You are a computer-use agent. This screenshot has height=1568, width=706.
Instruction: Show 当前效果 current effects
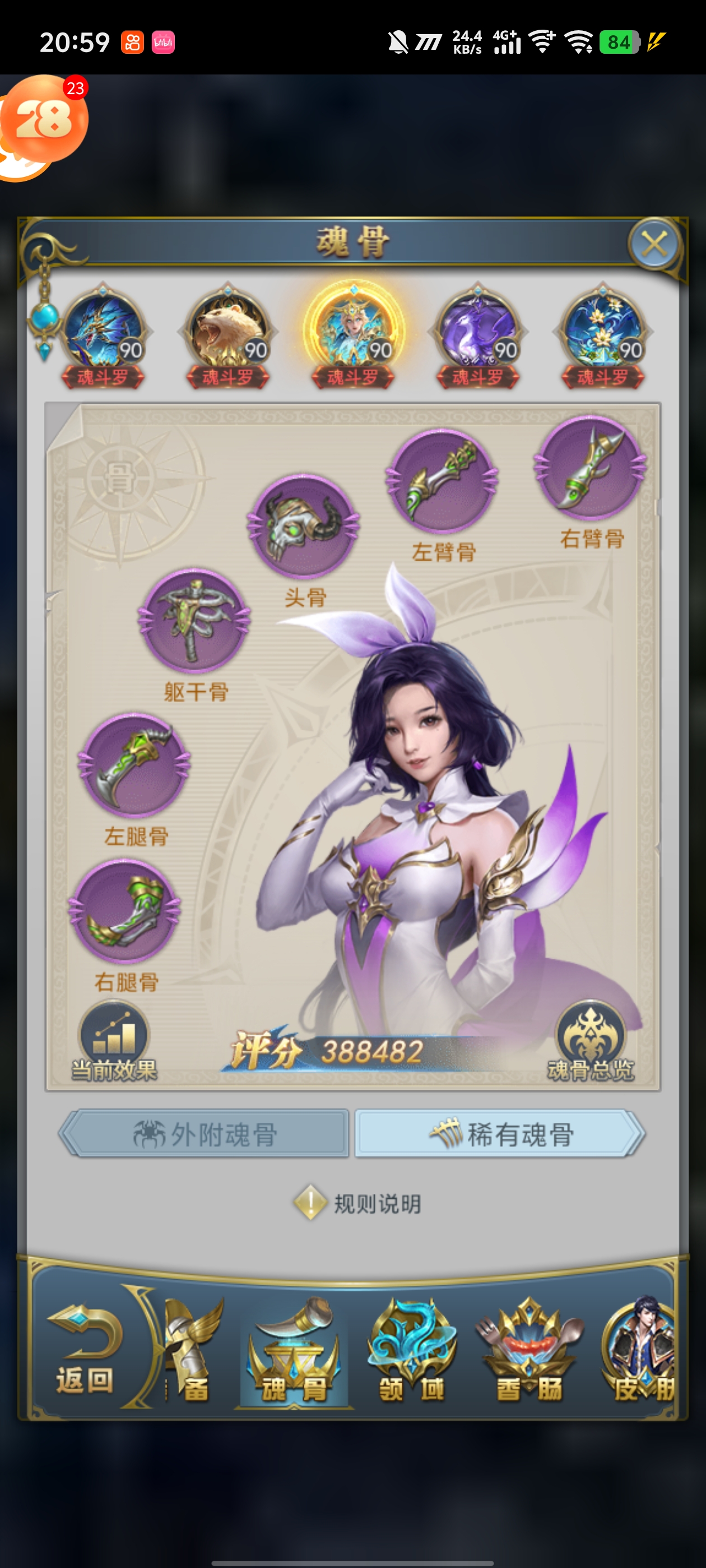click(114, 1042)
